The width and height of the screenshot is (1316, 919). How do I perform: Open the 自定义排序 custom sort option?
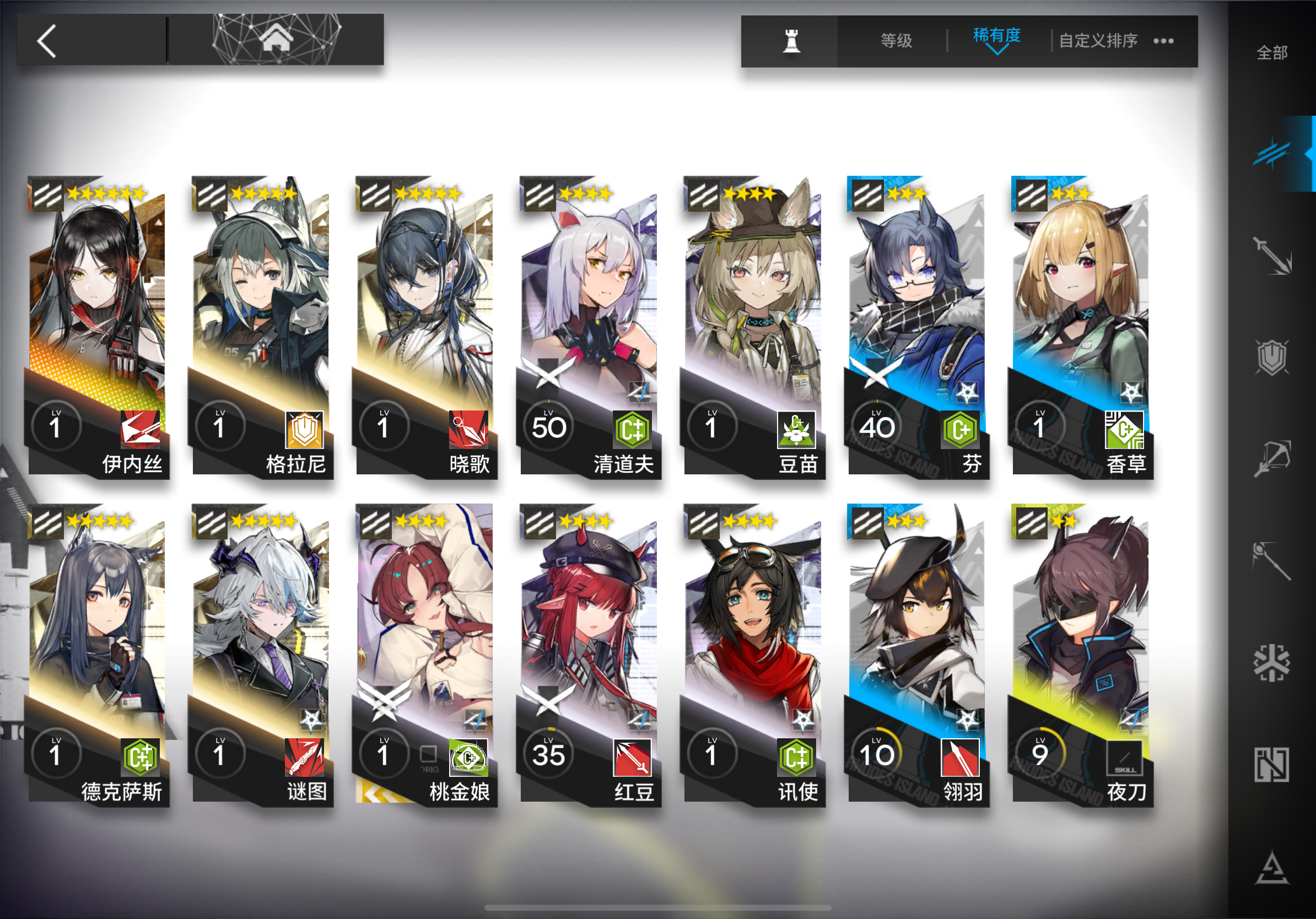pos(1099,40)
